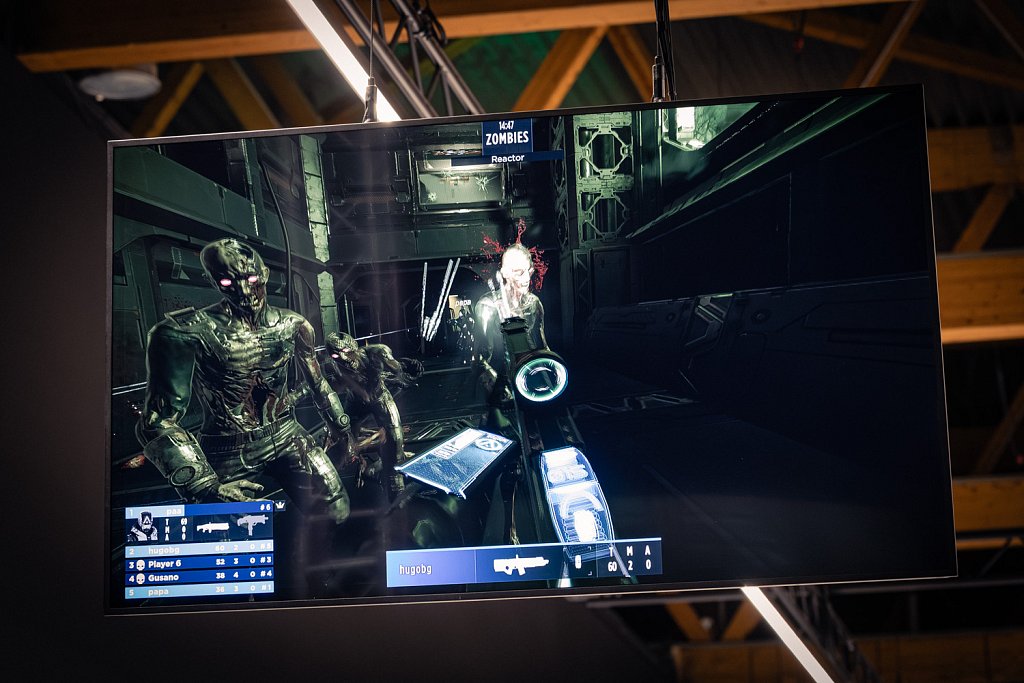This screenshot has height=683, width=1024.
Task: Select Gusano's scoreboard row
Action: click(x=198, y=576)
